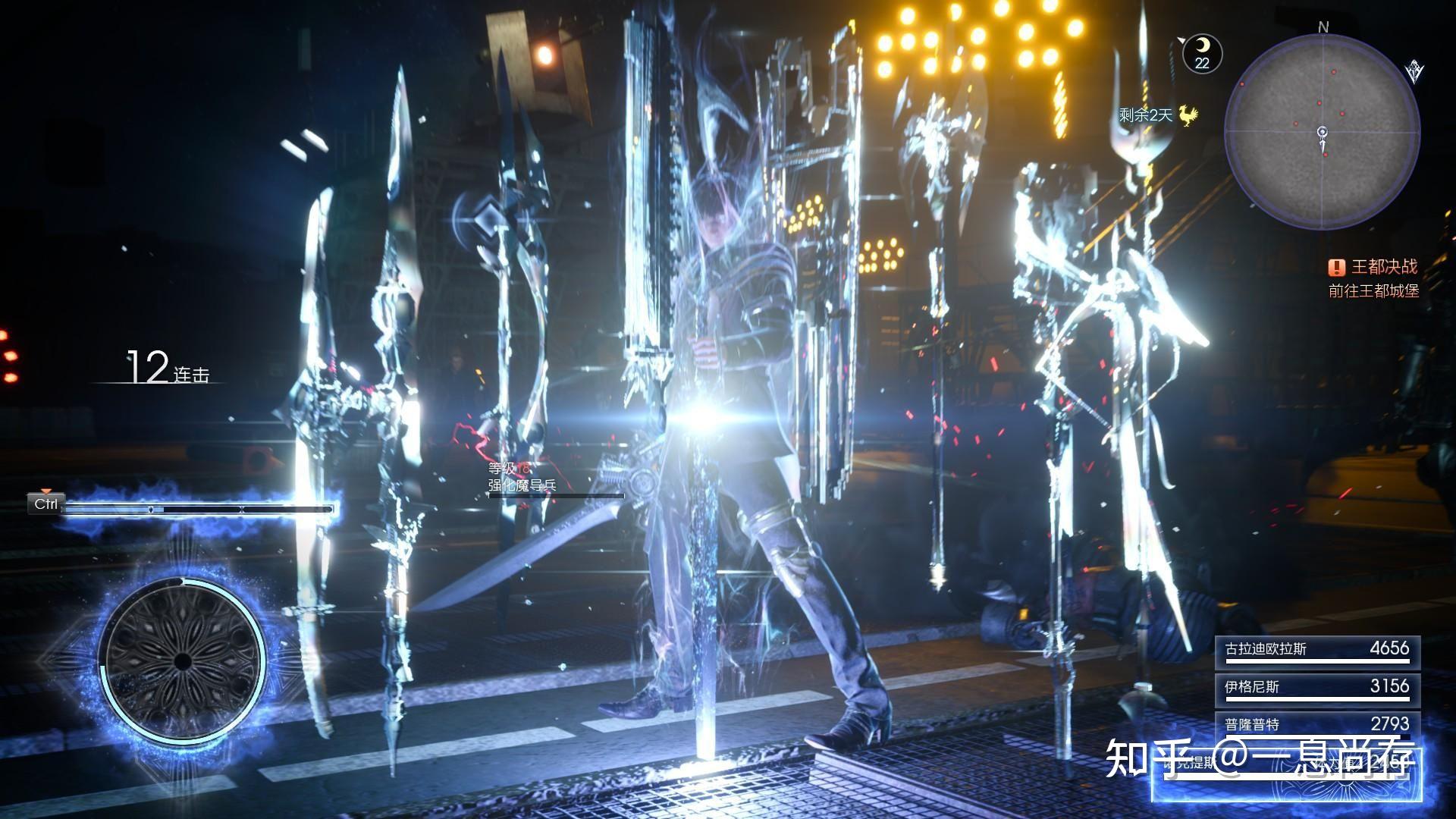Viewport: 1456px width, 819px height.
Task: Select party member 普隆普特
Action: pos(1317,723)
